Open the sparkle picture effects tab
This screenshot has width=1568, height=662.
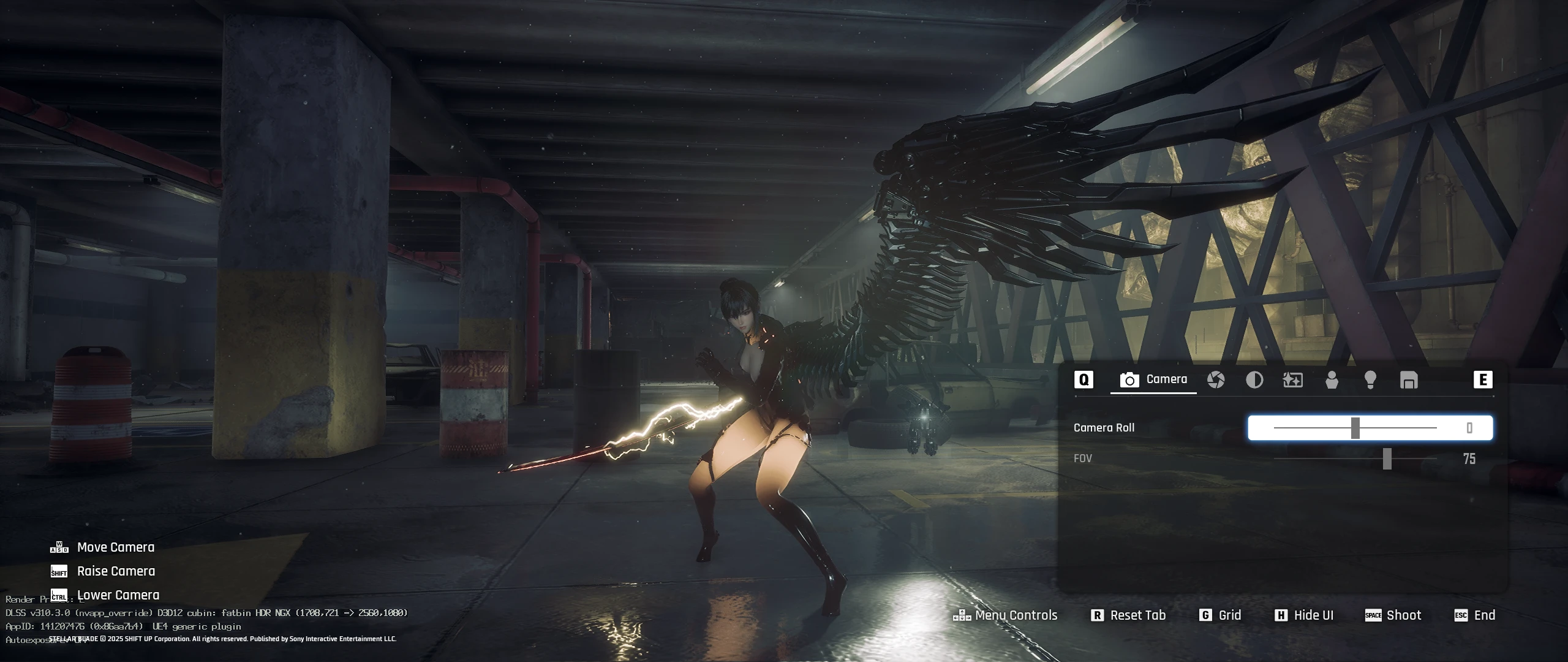[x=1292, y=380]
